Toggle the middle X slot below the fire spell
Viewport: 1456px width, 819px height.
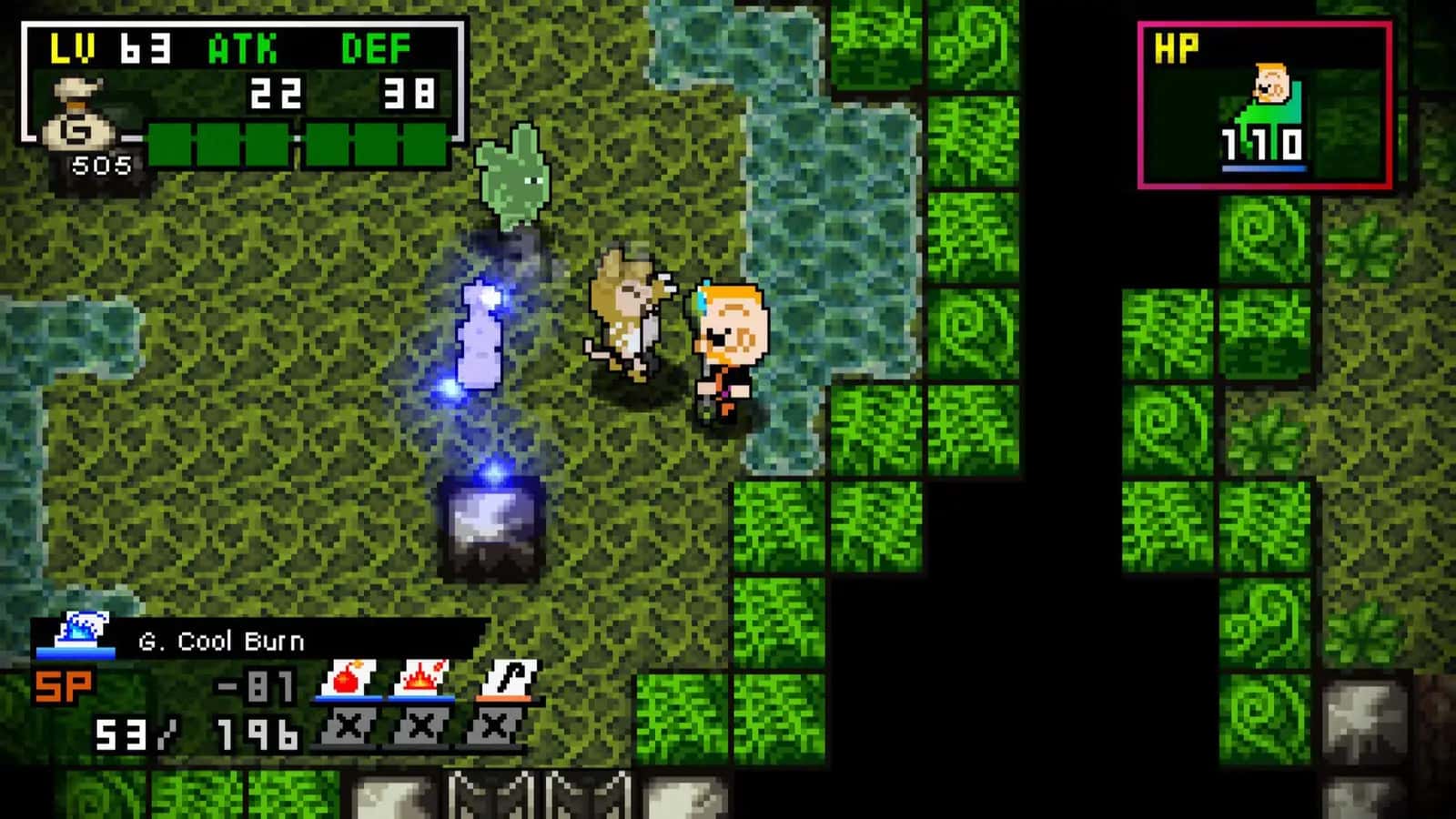click(423, 725)
